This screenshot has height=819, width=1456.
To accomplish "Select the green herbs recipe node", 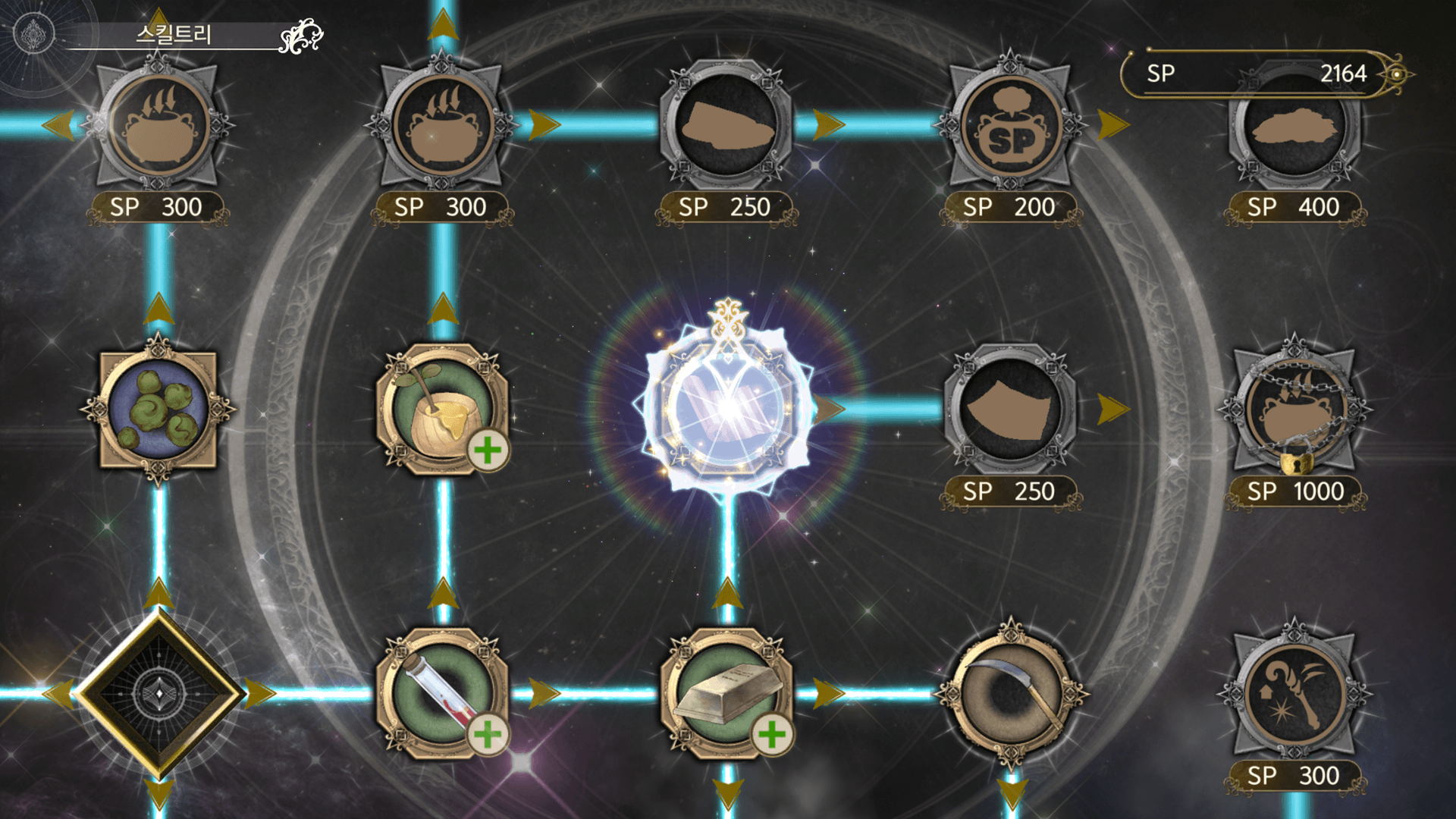I will point(158,409).
